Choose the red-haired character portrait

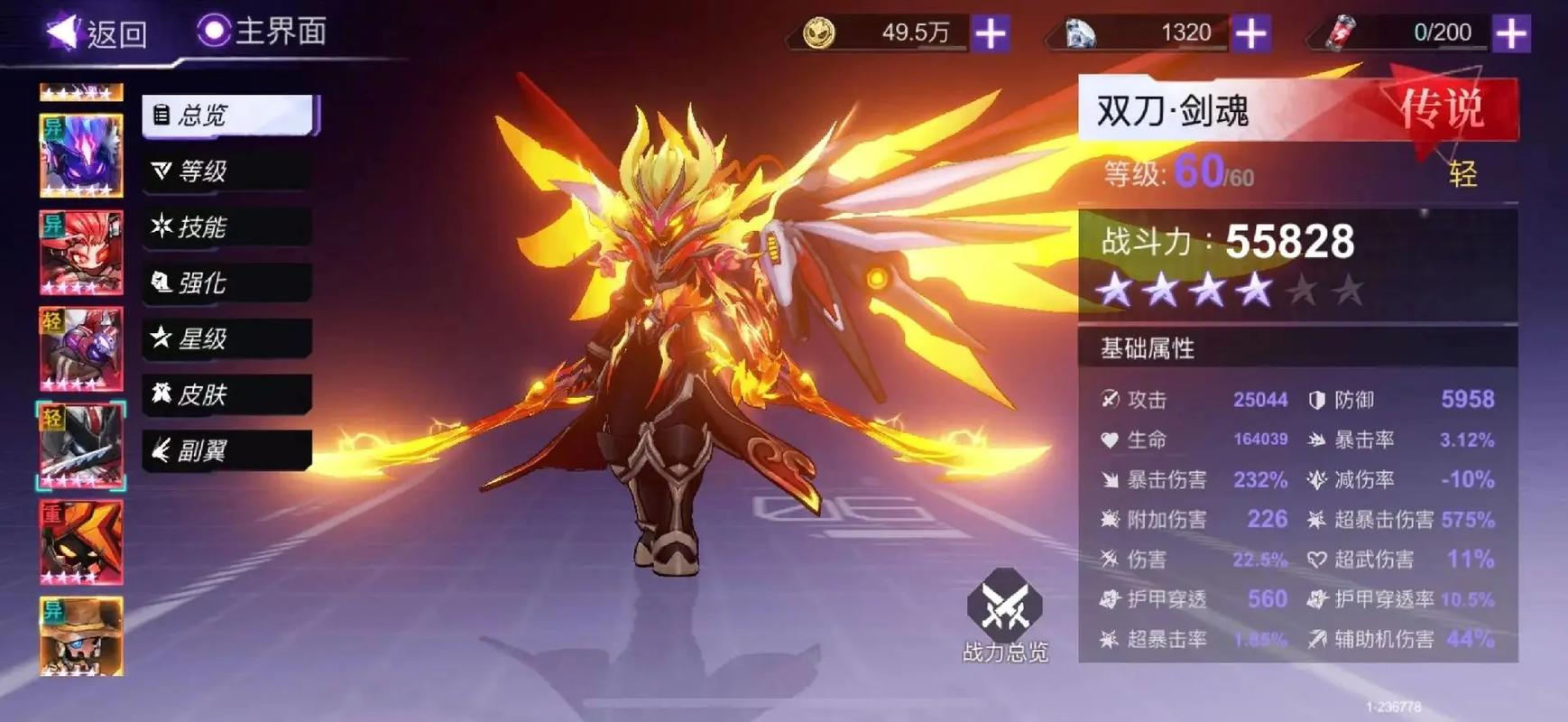[81, 253]
